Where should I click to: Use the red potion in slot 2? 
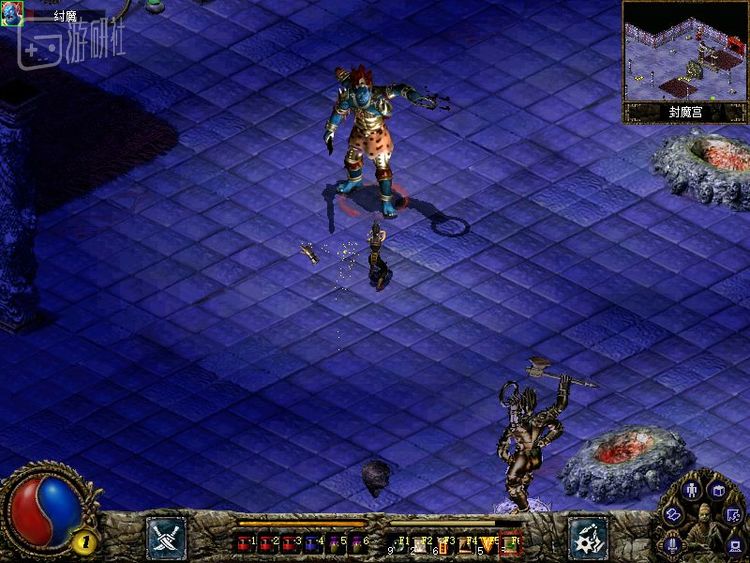267,544
